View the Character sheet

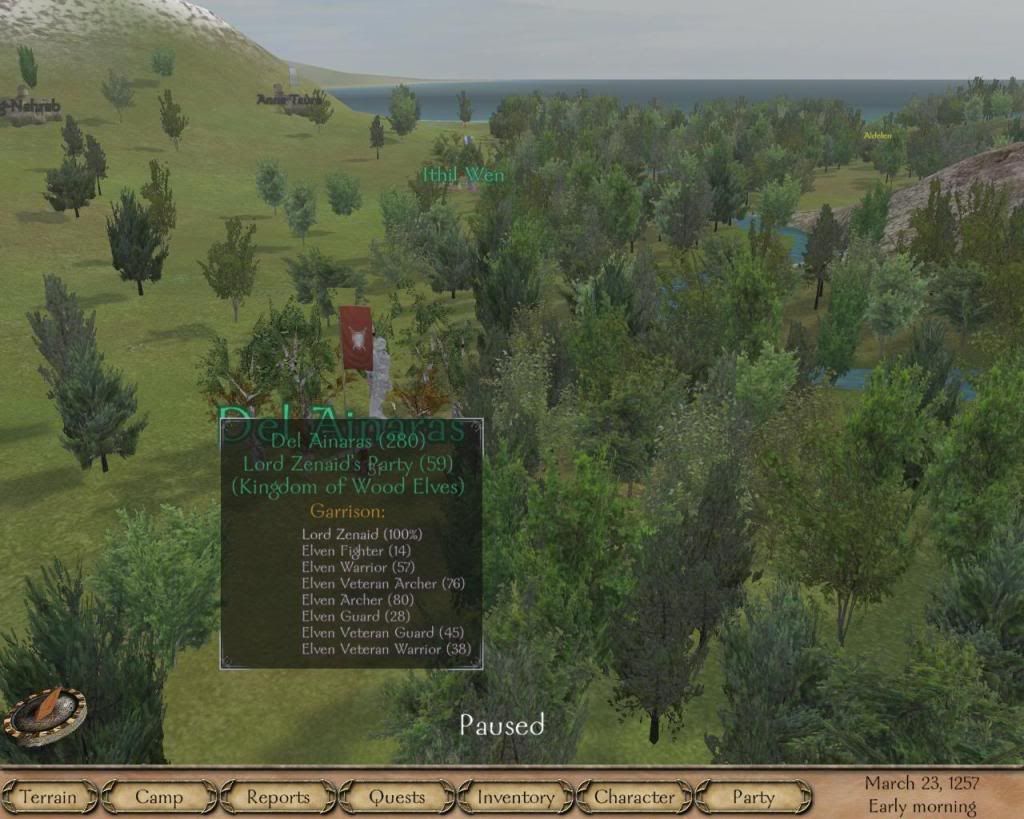[x=634, y=797]
